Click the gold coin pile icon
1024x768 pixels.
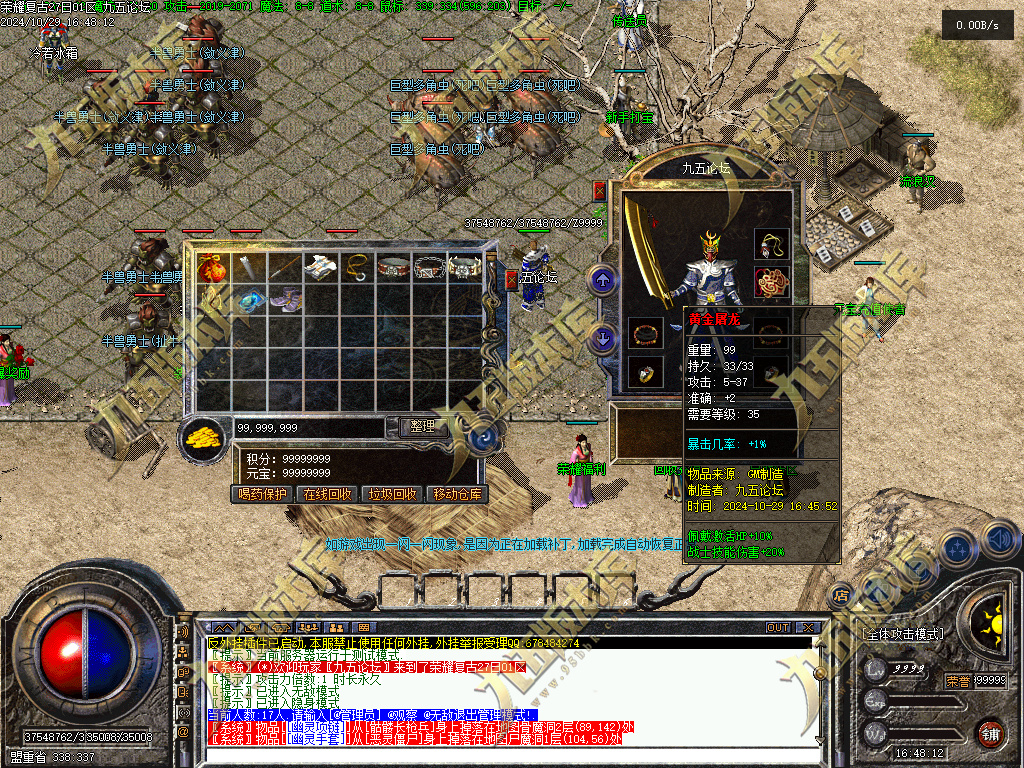205,437
